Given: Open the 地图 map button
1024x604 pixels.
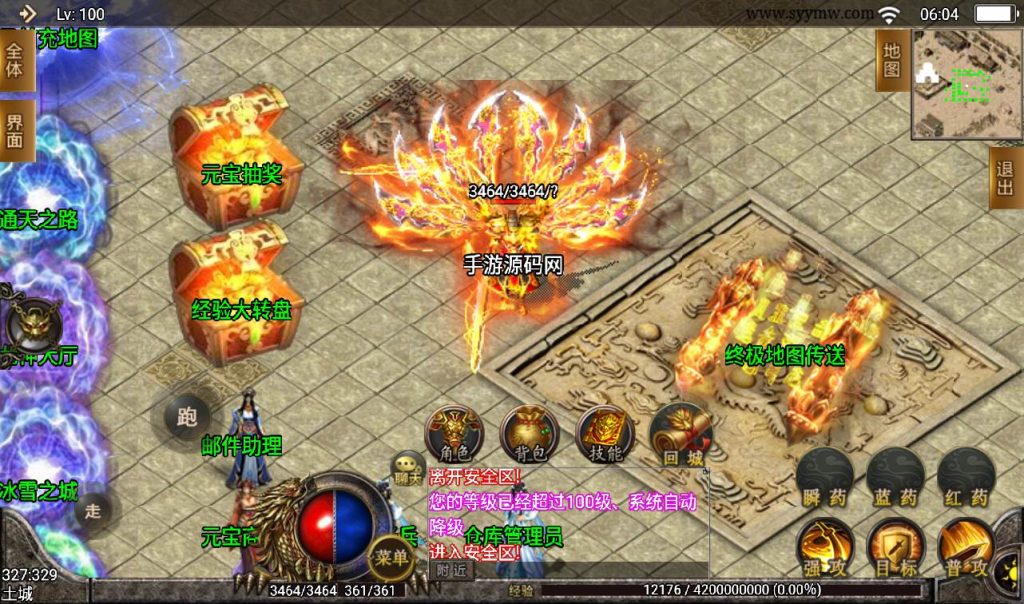Looking at the screenshot, I should click(x=892, y=60).
